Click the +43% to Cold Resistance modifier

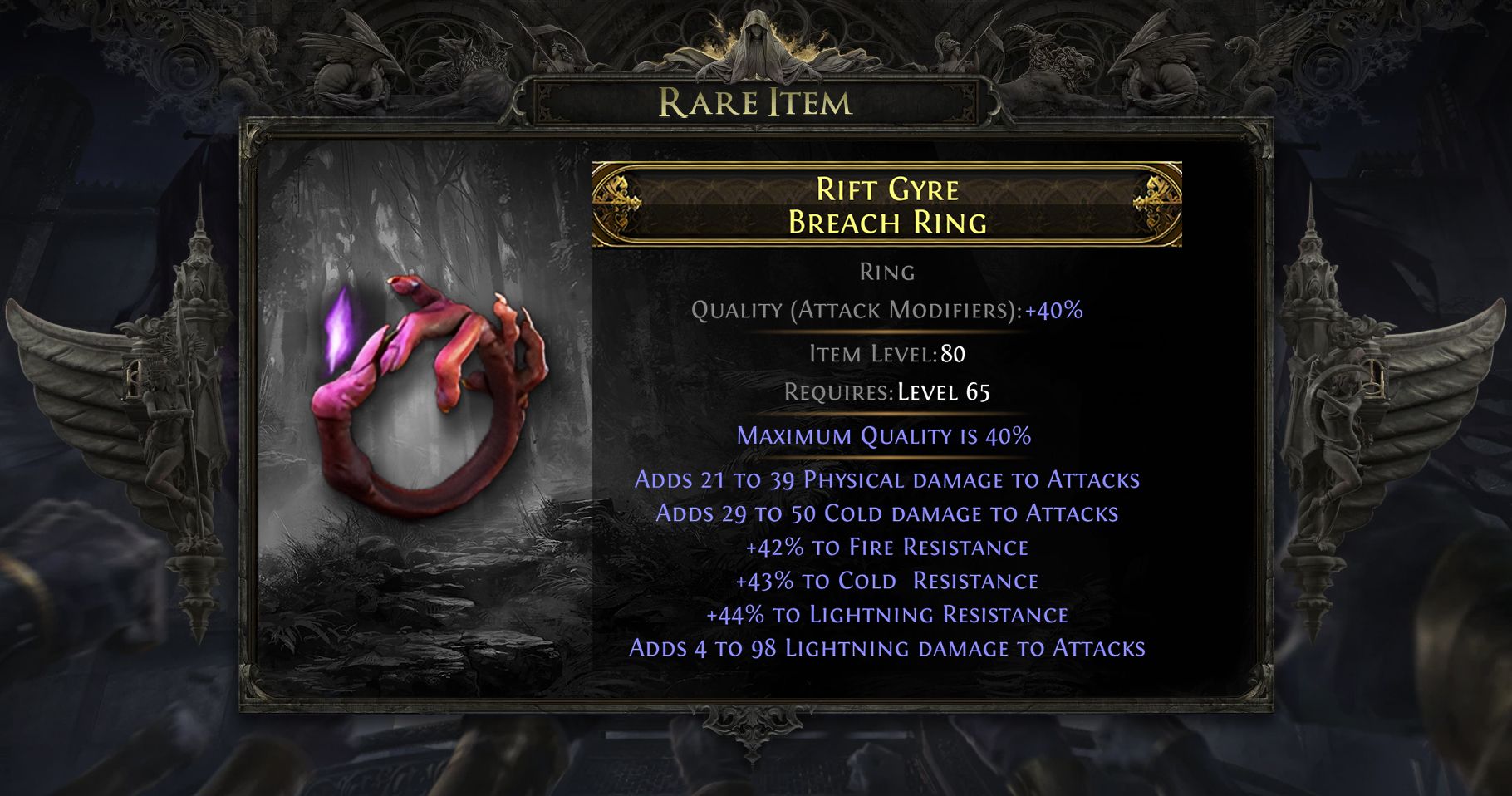(886, 581)
